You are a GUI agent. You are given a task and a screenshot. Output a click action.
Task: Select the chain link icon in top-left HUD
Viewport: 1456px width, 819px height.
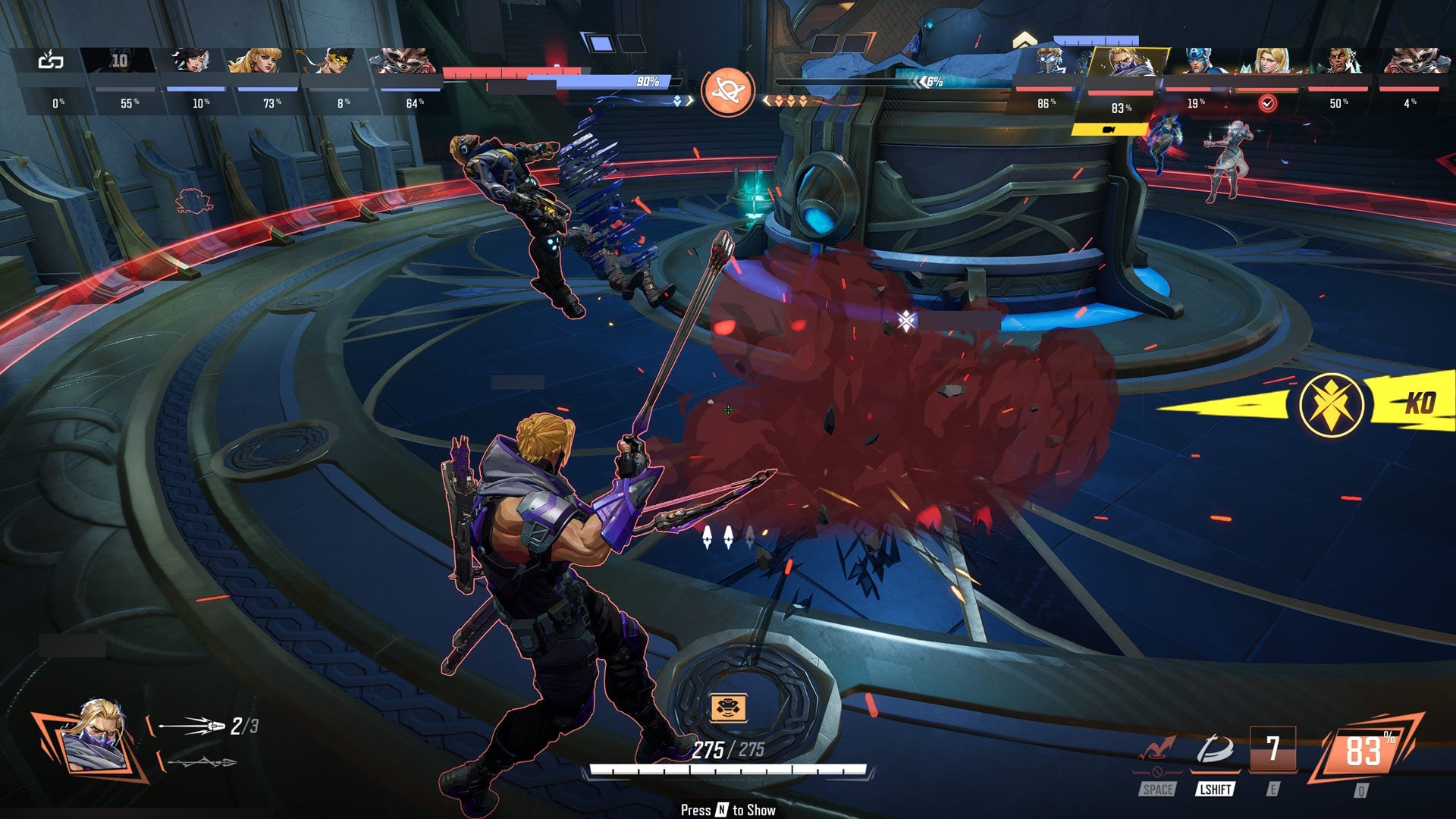[x=50, y=61]
